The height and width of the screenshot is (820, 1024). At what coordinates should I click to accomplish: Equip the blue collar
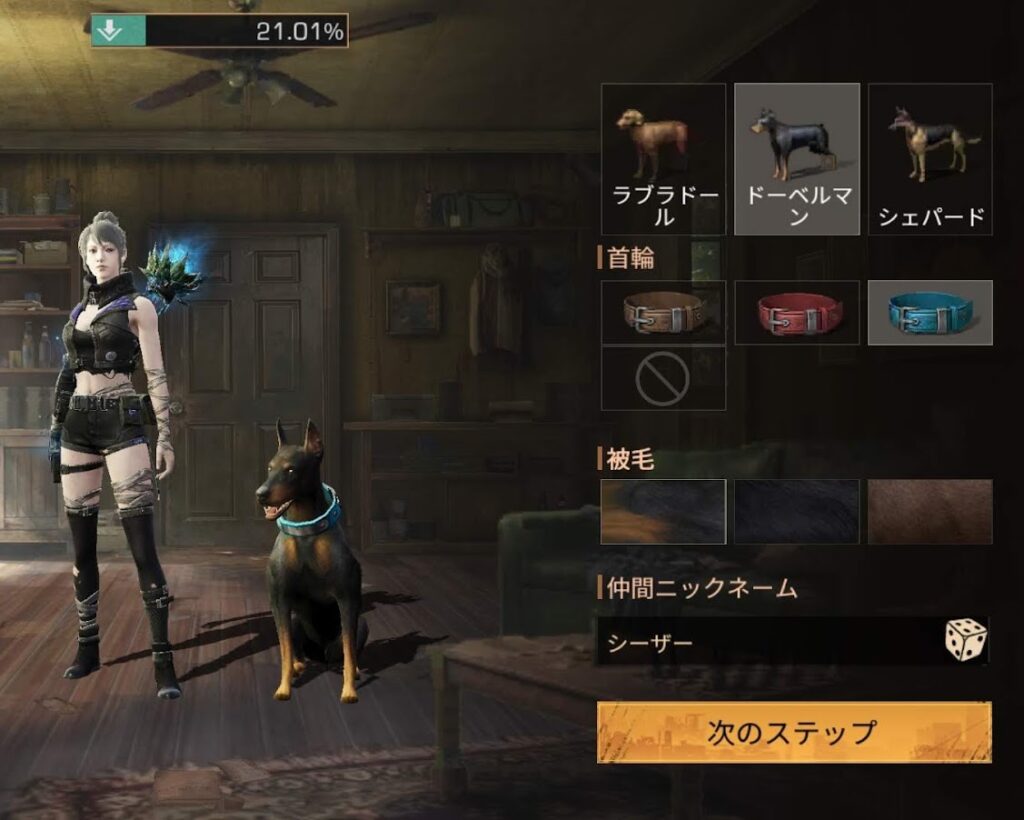click(x=930, y=313)
